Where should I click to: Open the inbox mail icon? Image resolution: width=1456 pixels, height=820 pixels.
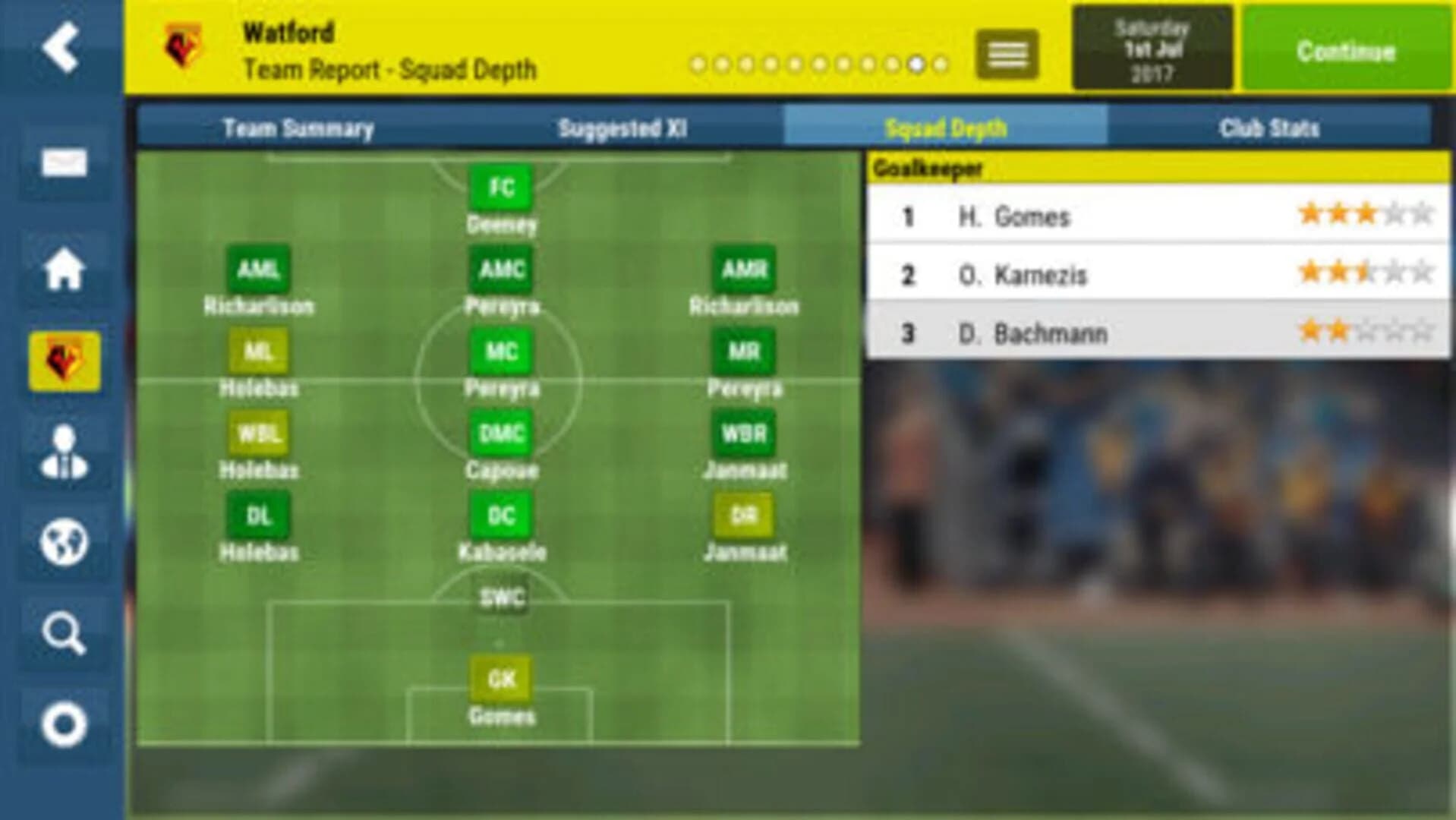pyautogui.click(x=65, y=161)
